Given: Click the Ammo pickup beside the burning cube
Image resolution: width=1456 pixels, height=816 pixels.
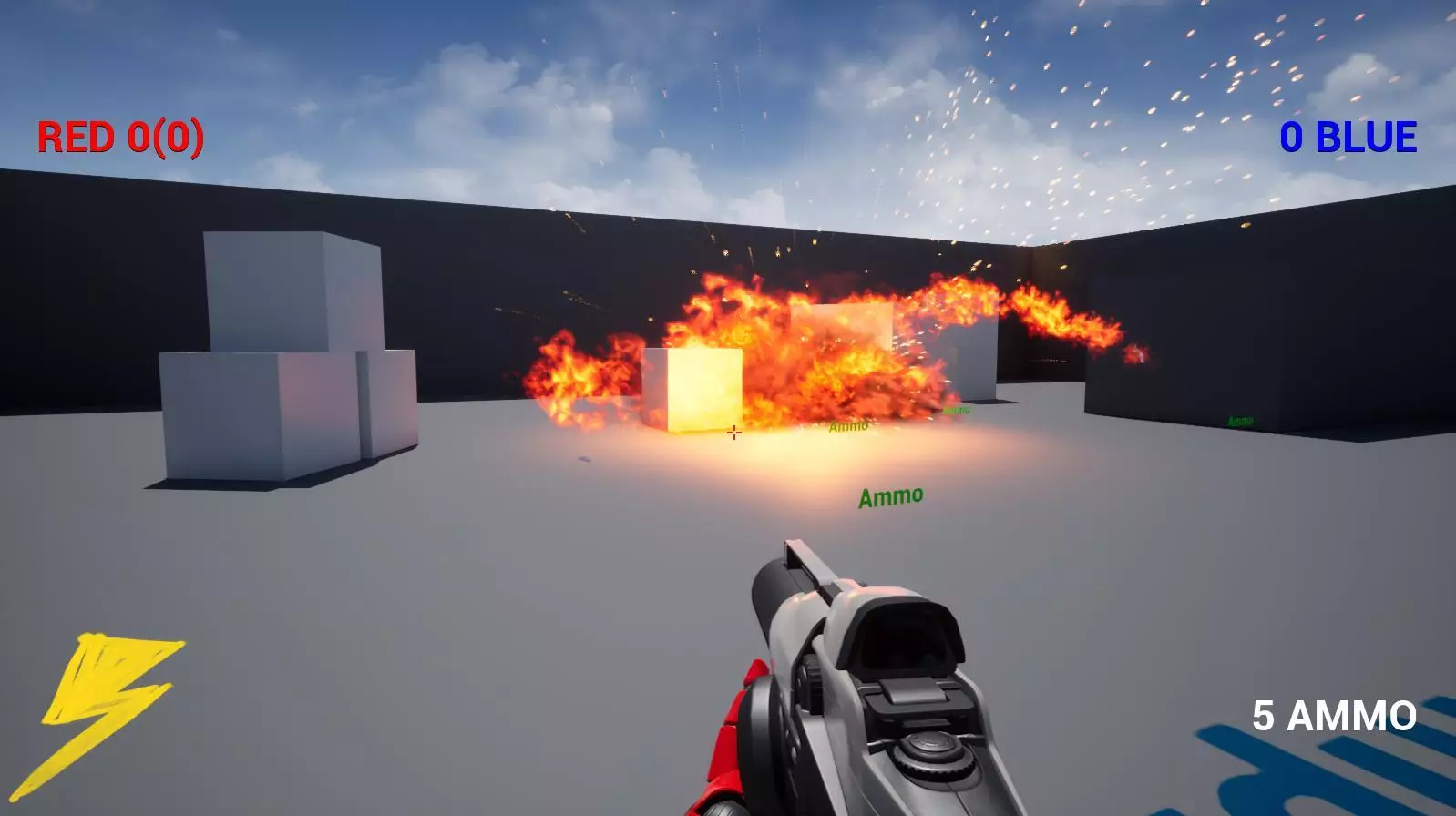Looking at the screenshot, I should click(847, 425).
